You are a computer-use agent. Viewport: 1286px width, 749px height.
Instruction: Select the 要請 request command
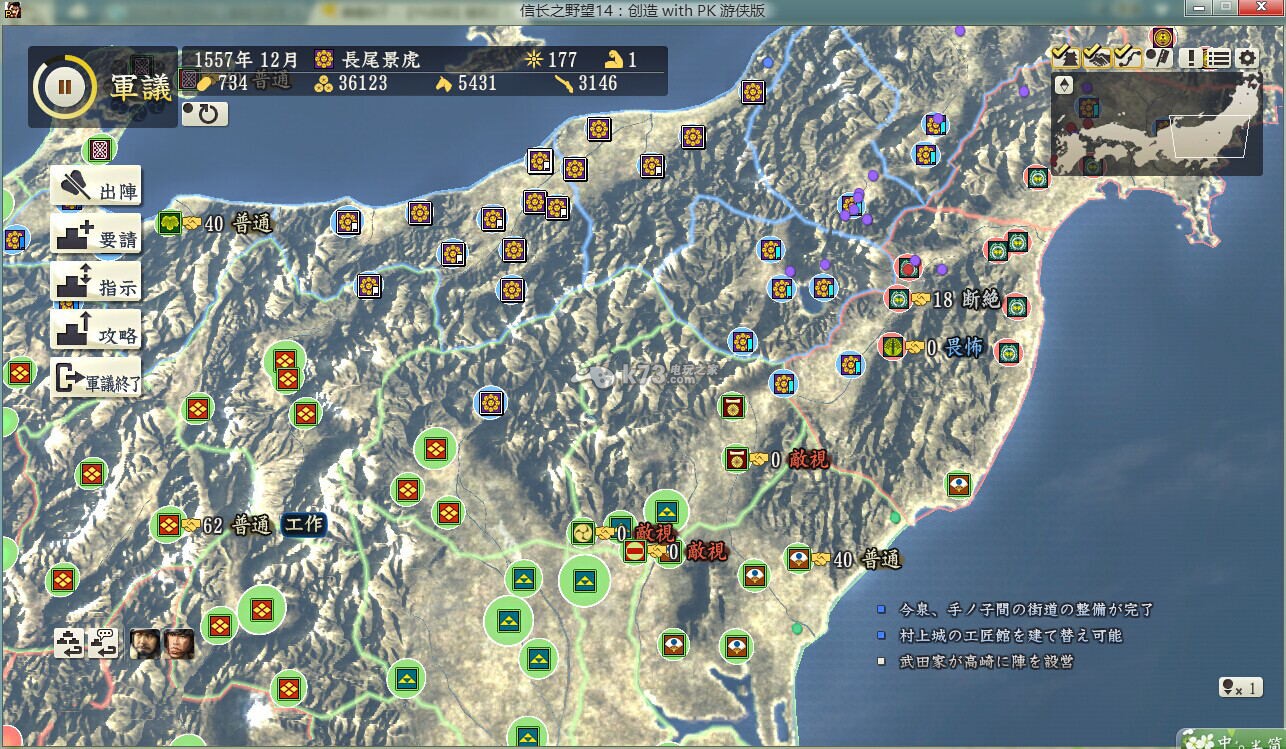coord(96,235)
